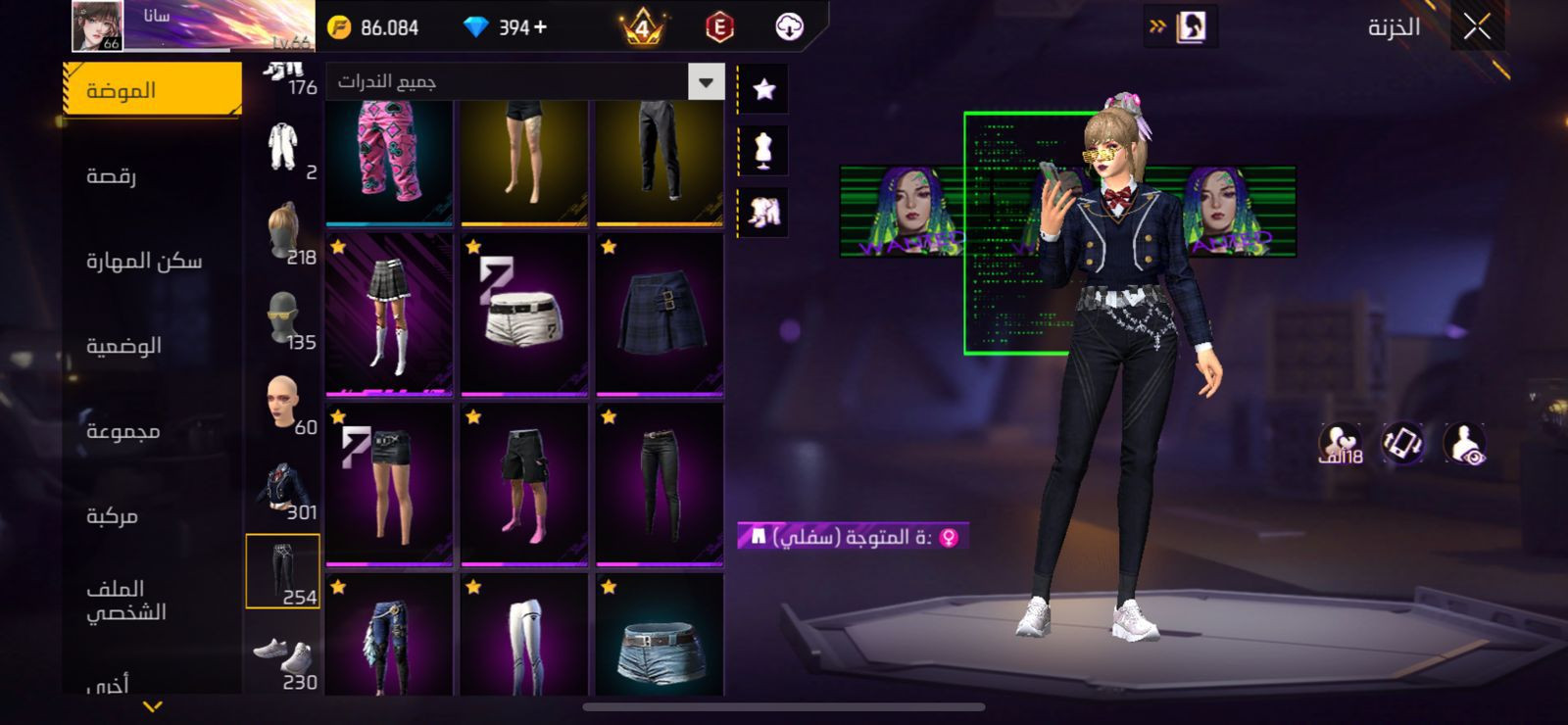Switch to the الموضة (Fashion) tab
This screenshot has width=1568, height=725.
click(x=152, y=90)
